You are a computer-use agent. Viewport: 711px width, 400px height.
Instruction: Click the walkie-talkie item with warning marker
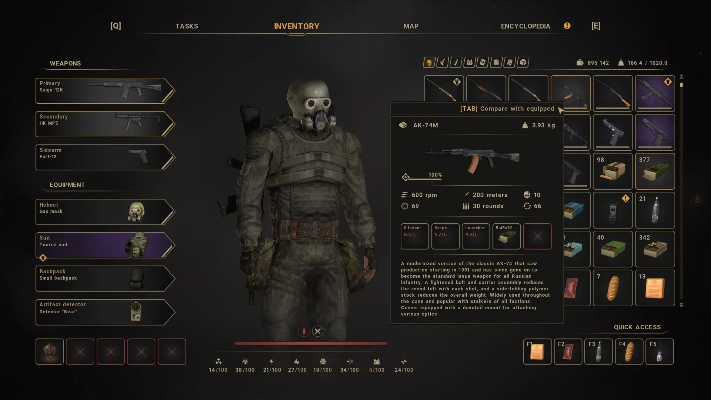(613, 210)
